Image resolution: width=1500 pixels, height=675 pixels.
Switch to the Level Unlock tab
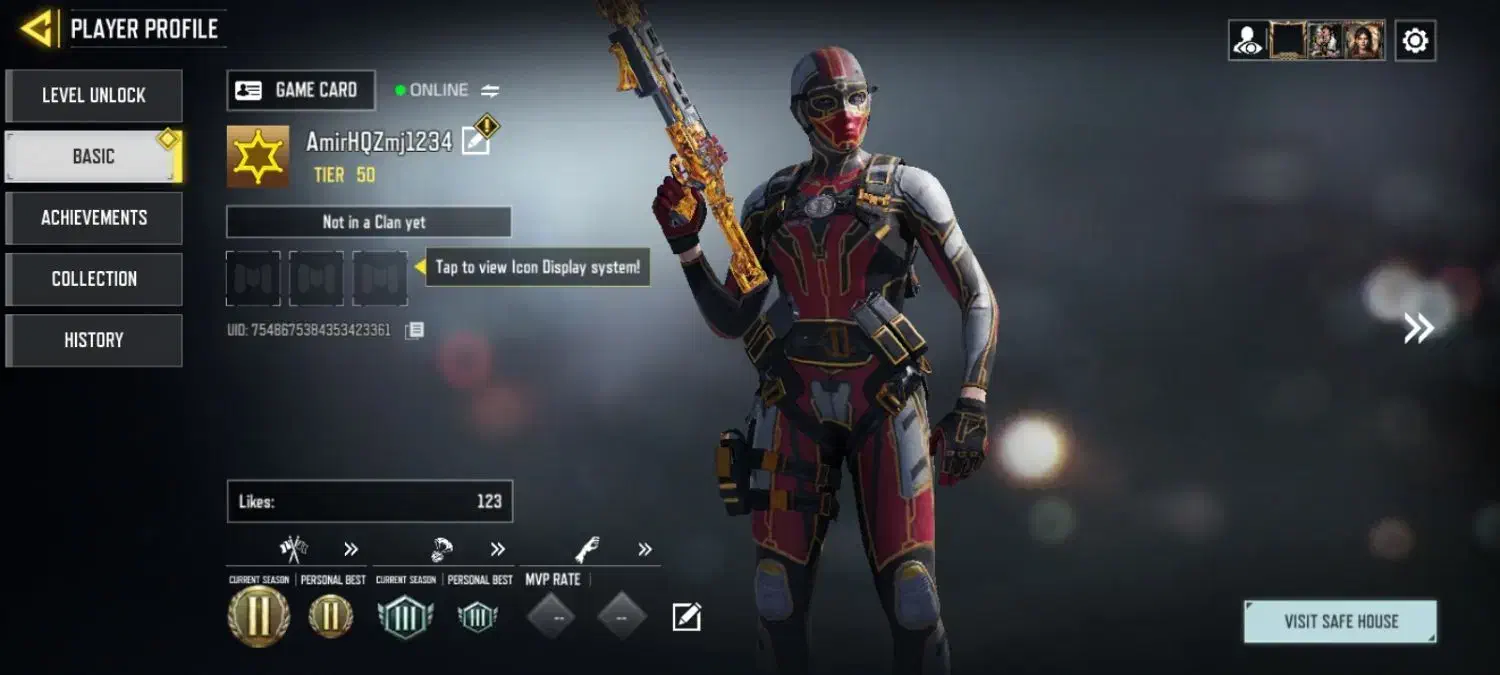pyautogui.click(x=94, y=96)
